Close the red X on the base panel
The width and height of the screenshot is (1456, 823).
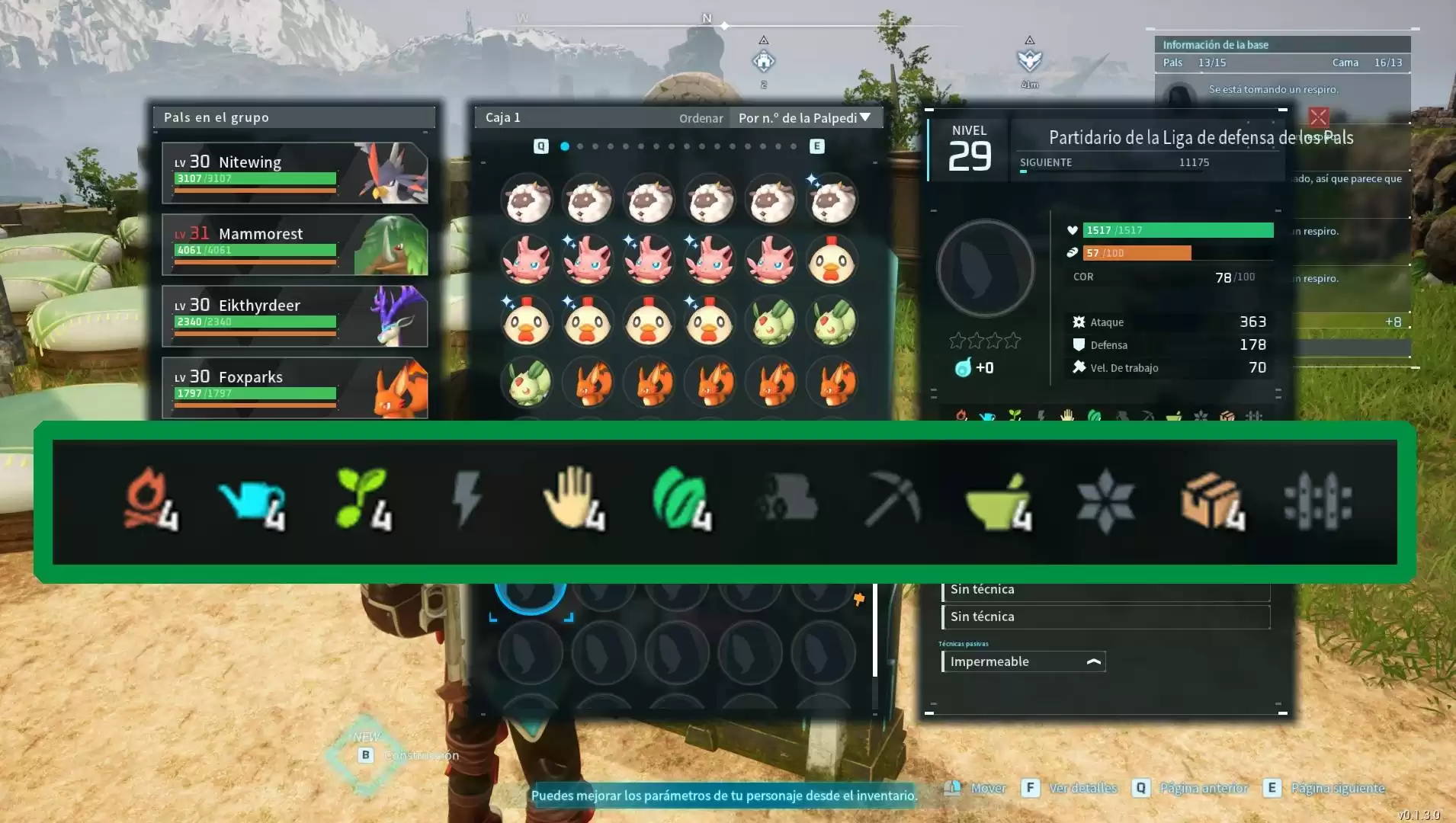(1318, 117)
